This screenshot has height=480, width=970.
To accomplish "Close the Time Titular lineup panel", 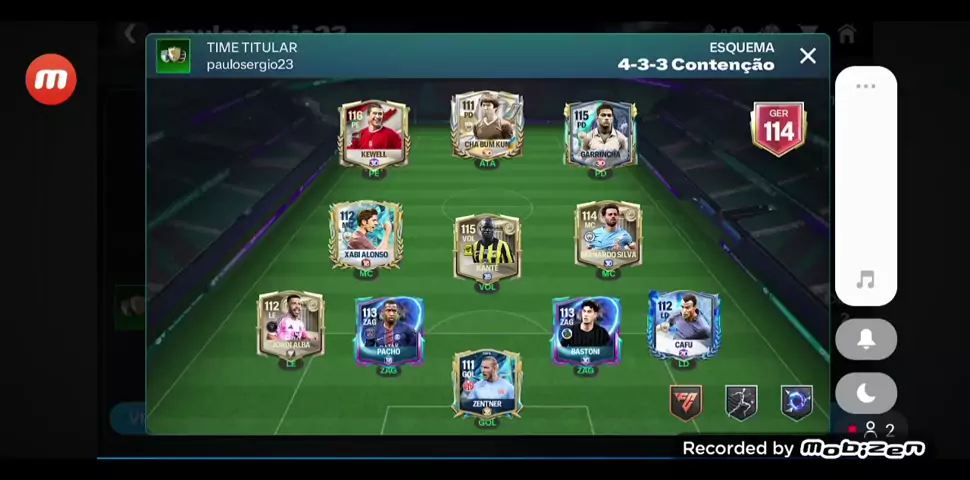I will pos(808,56).
